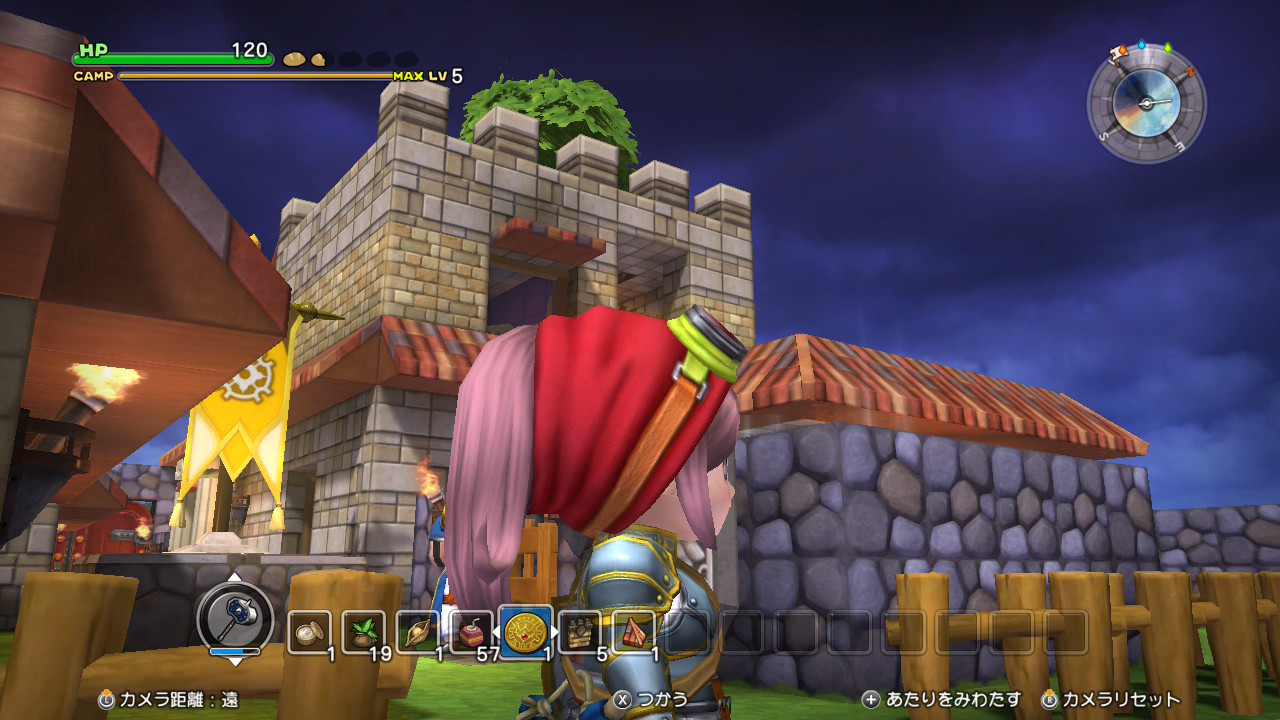Click the blue gem marker on compass
Image resolution: width=1280 pixels, height=720 pixels.
click(x=1142, y=45)
